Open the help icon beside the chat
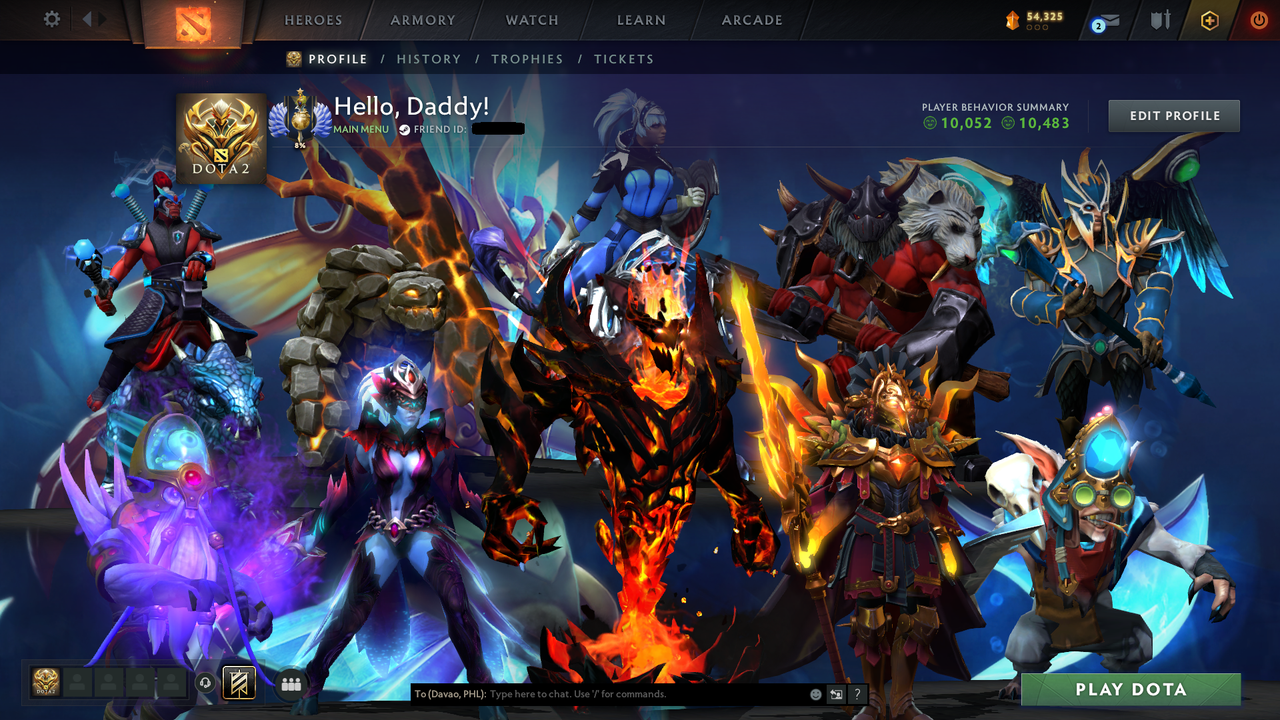 pyautogui.click(x=856, y=693)
